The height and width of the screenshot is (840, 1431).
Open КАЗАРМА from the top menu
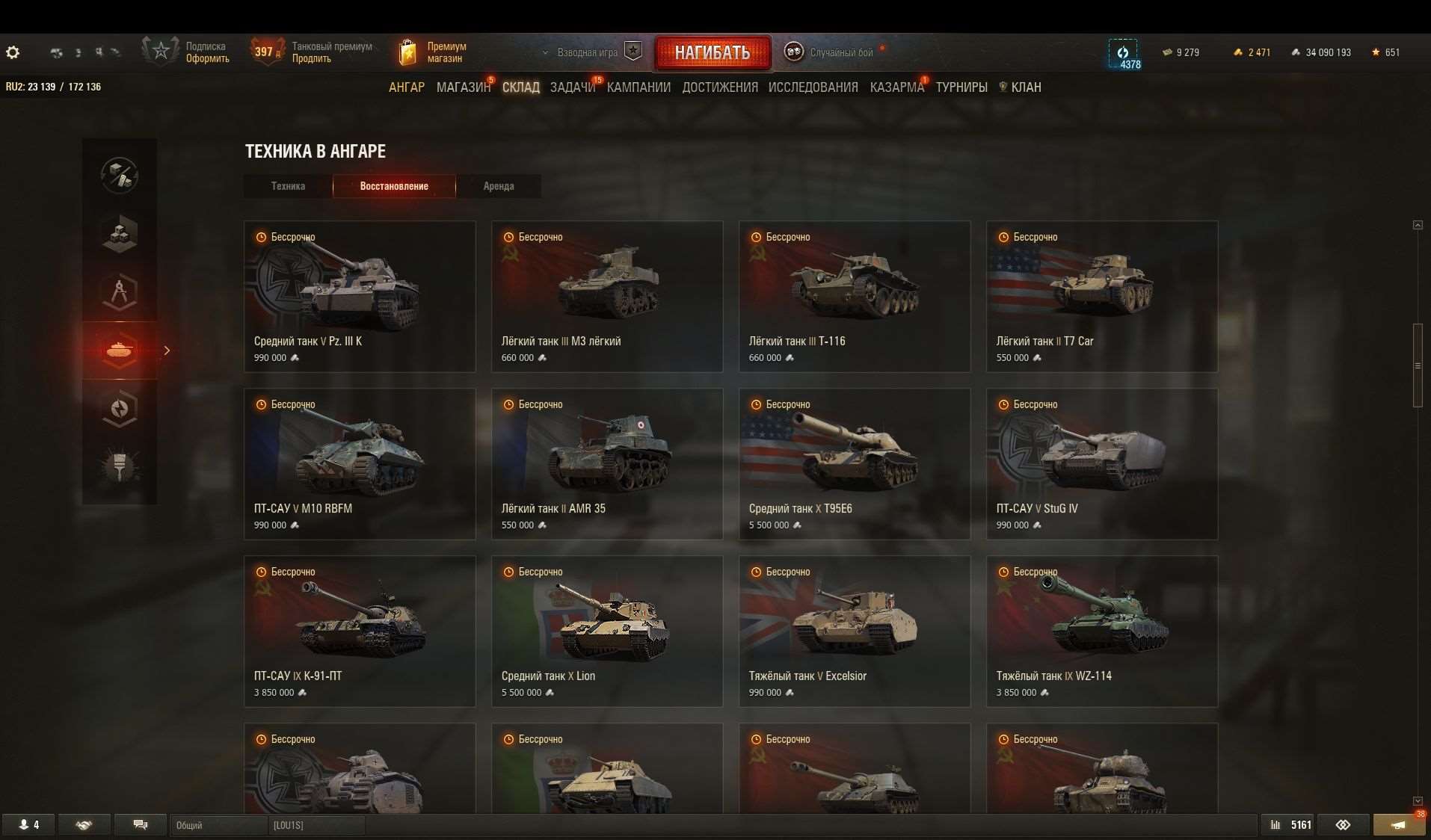pyautogui.click(x=895, y=87)
